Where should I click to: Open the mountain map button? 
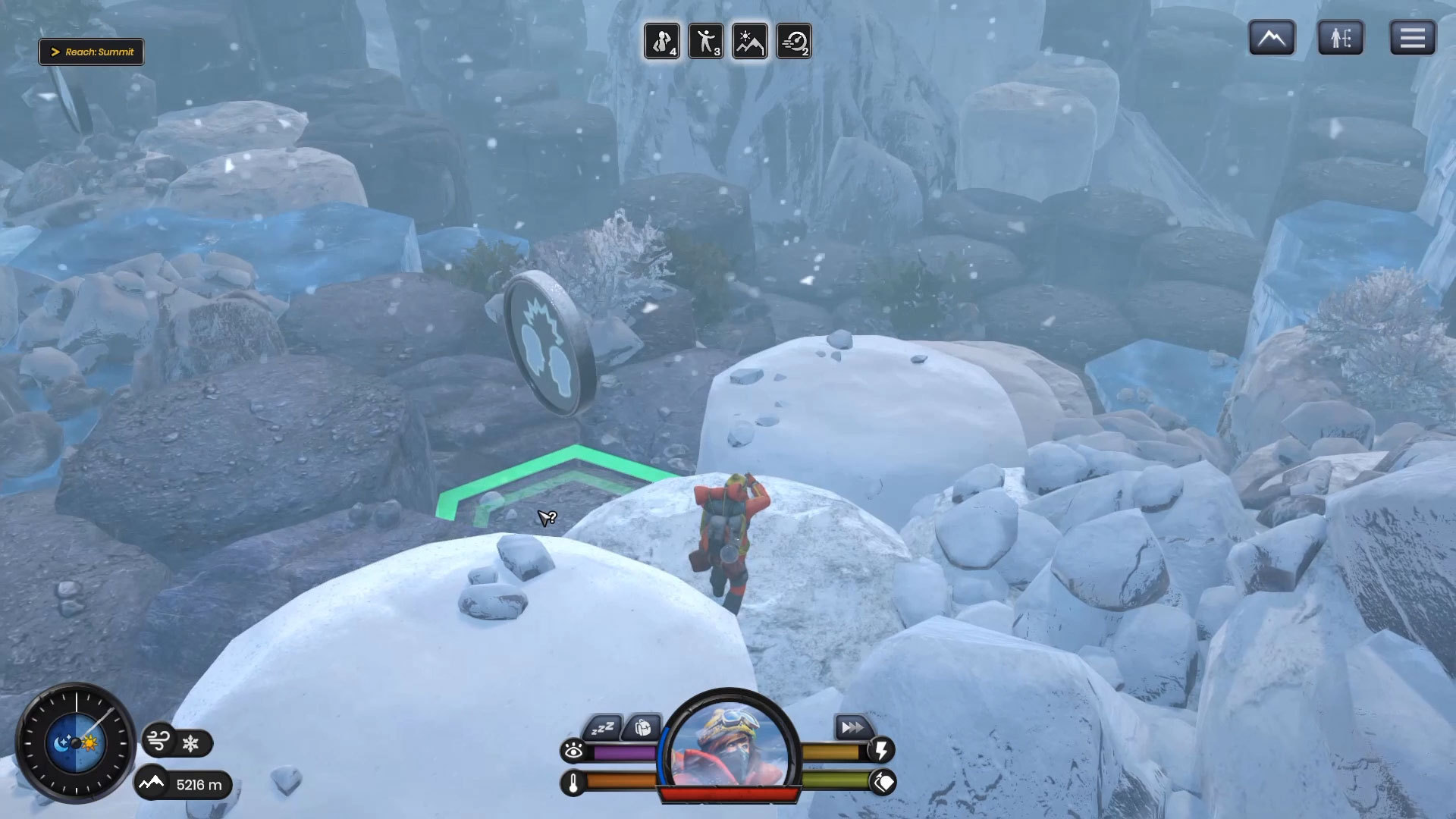pos(1272,38)
